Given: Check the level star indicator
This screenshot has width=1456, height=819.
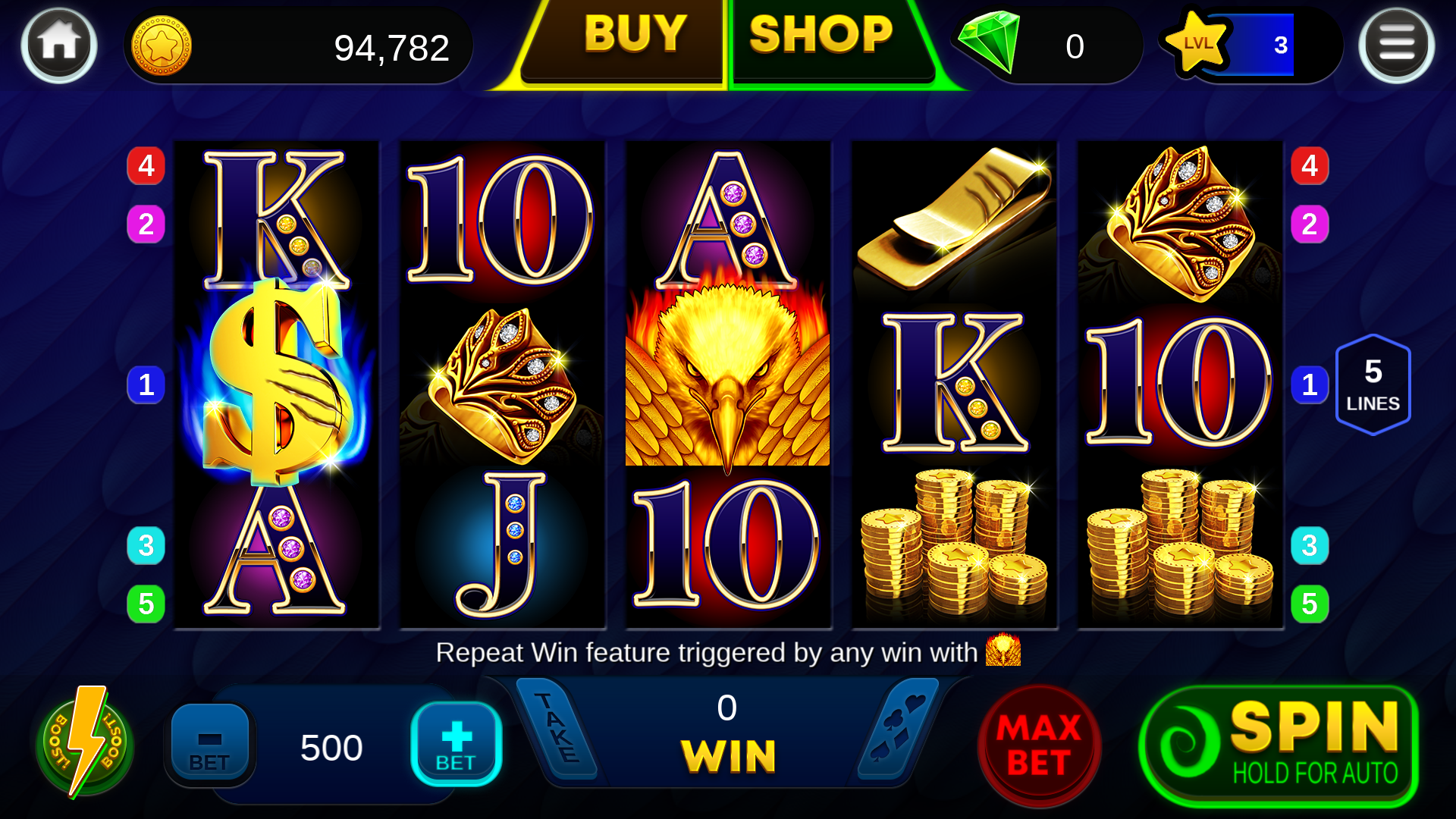Looking at the screenshot, I should click(x=1198, y=44).
